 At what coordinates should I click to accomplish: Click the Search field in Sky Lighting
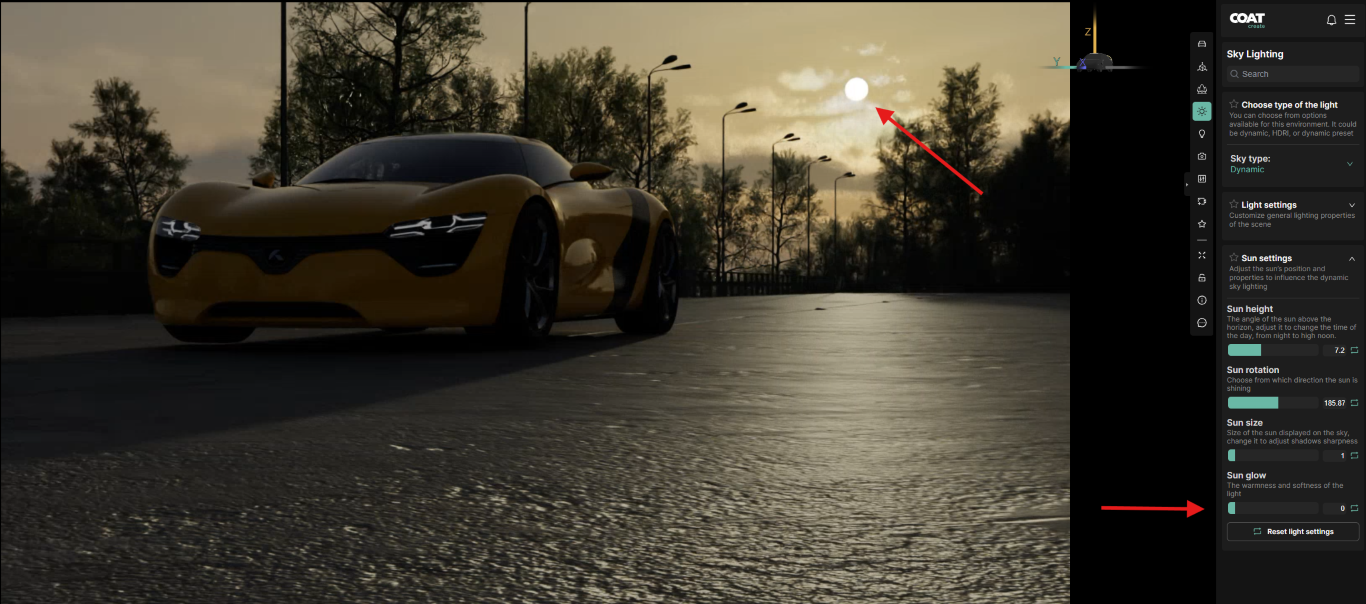(1293, 74)
